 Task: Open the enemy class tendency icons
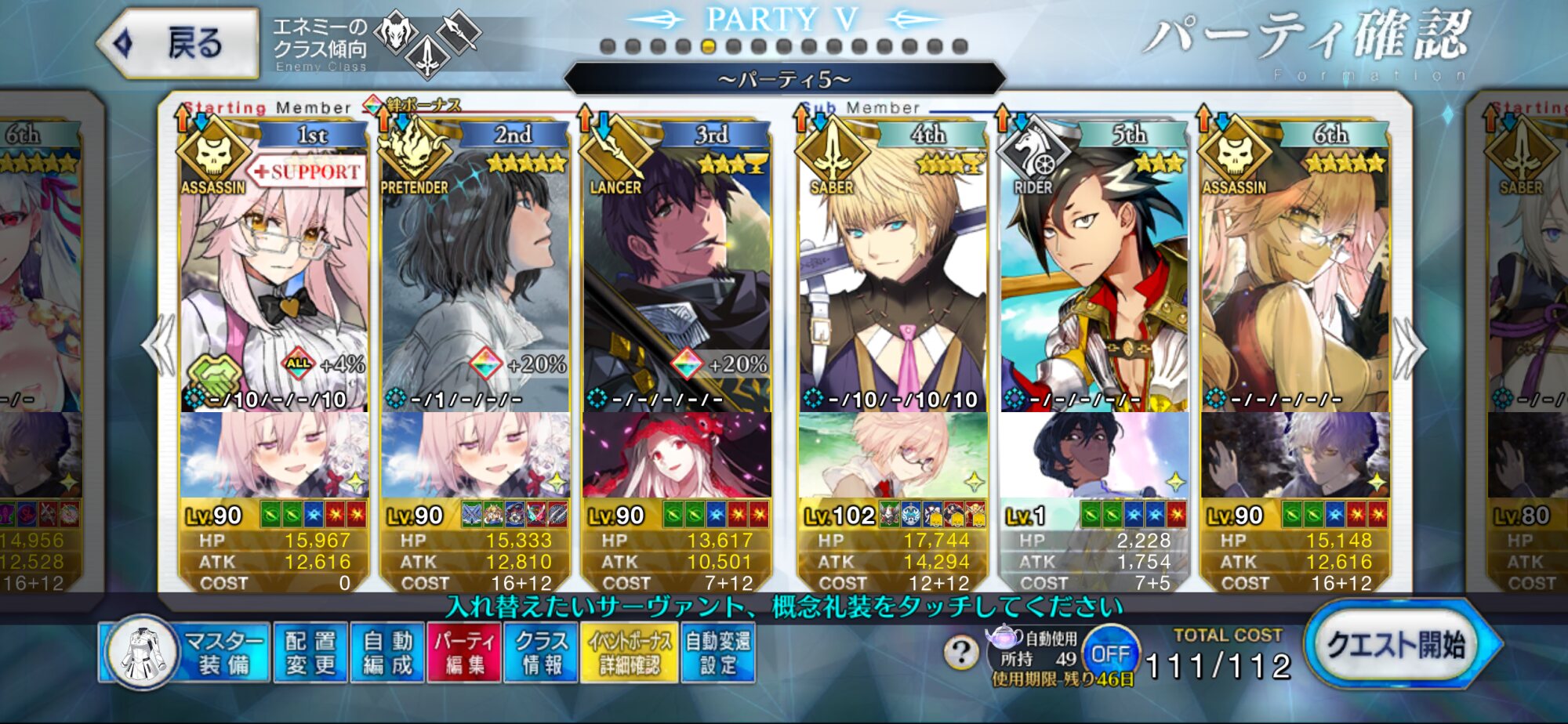(427, 43)
